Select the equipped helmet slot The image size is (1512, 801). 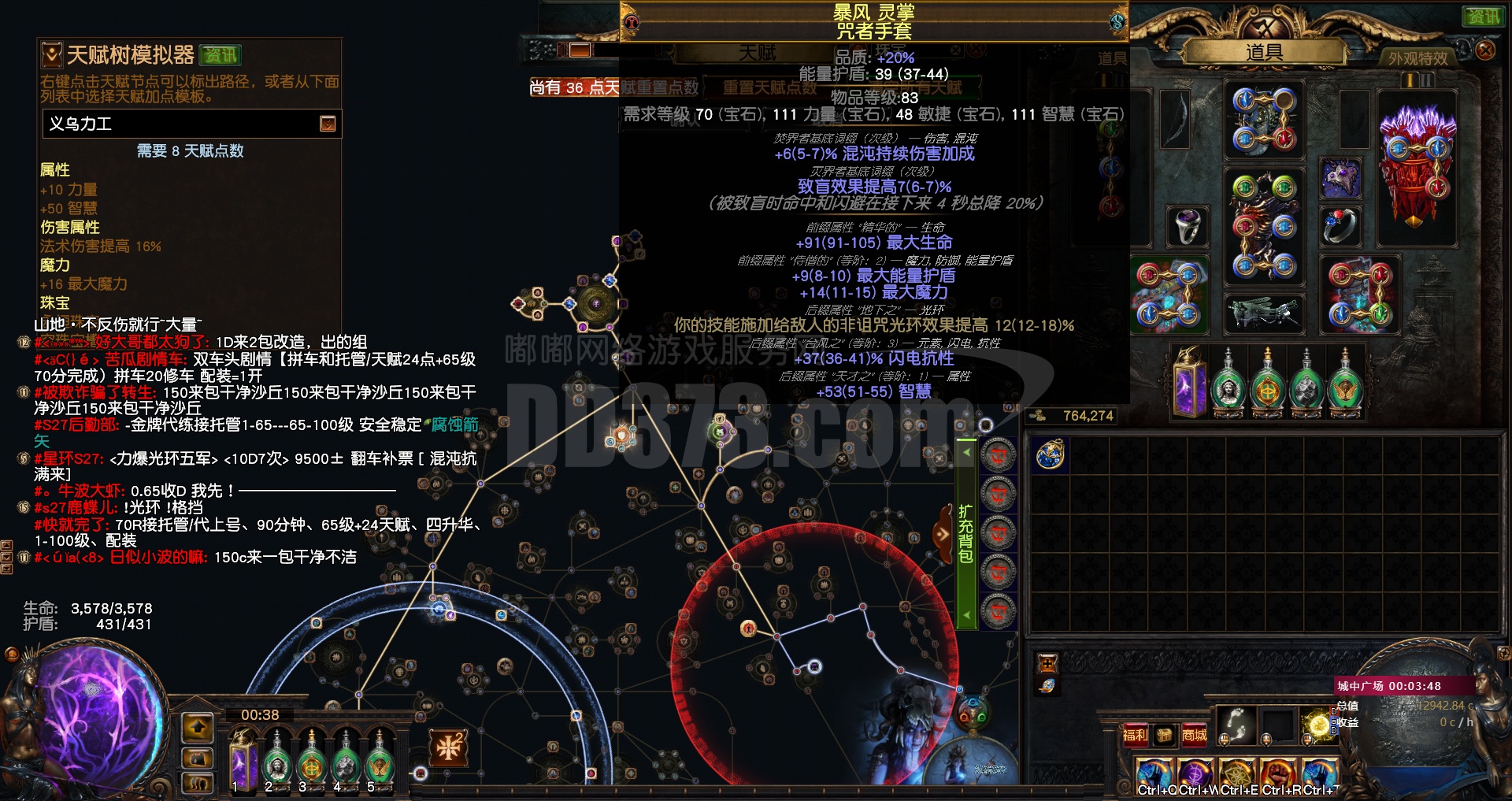pyautogui.click(x=1263, y=121)
